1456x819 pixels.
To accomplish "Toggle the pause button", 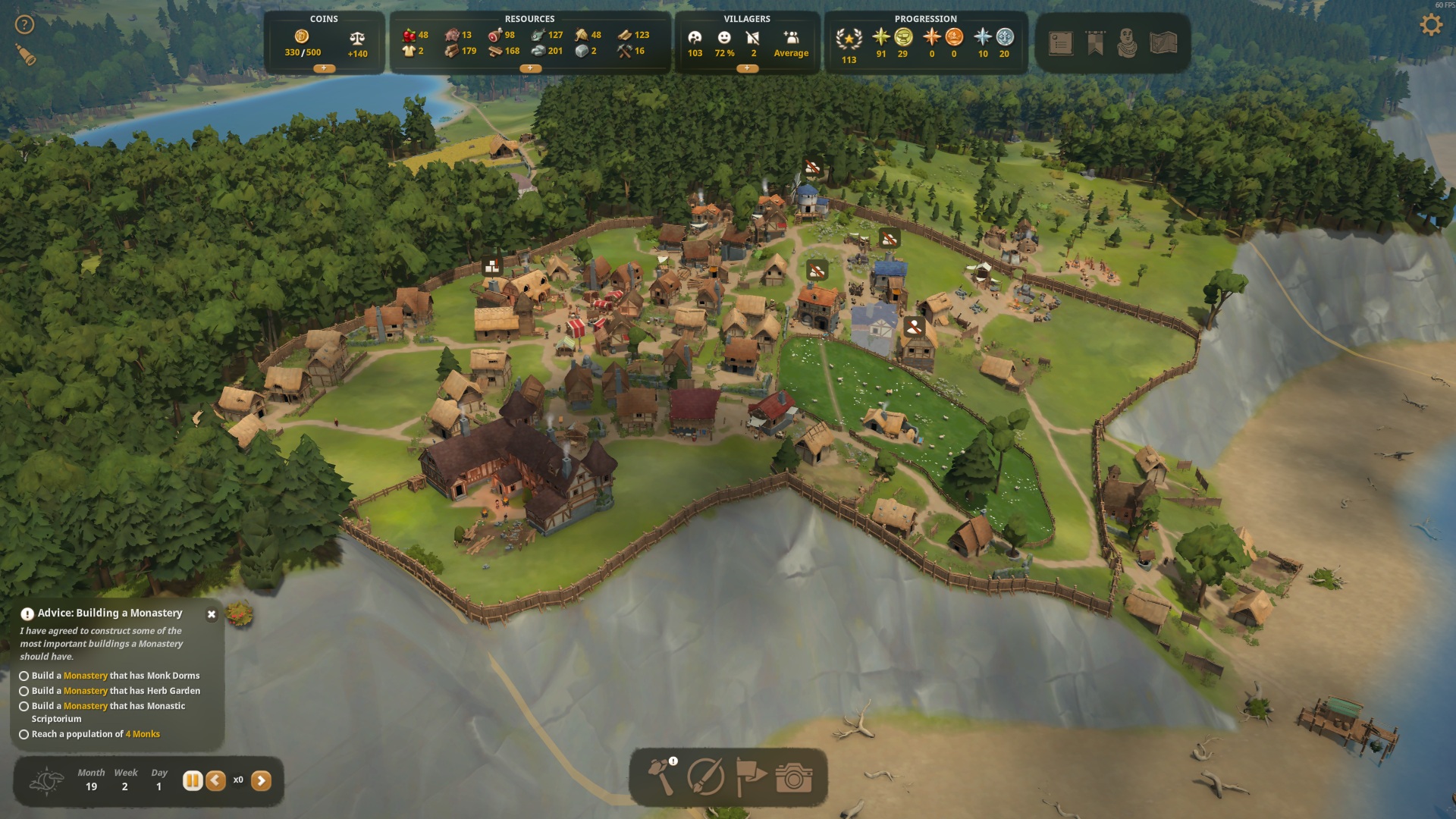I will [193, 780].
